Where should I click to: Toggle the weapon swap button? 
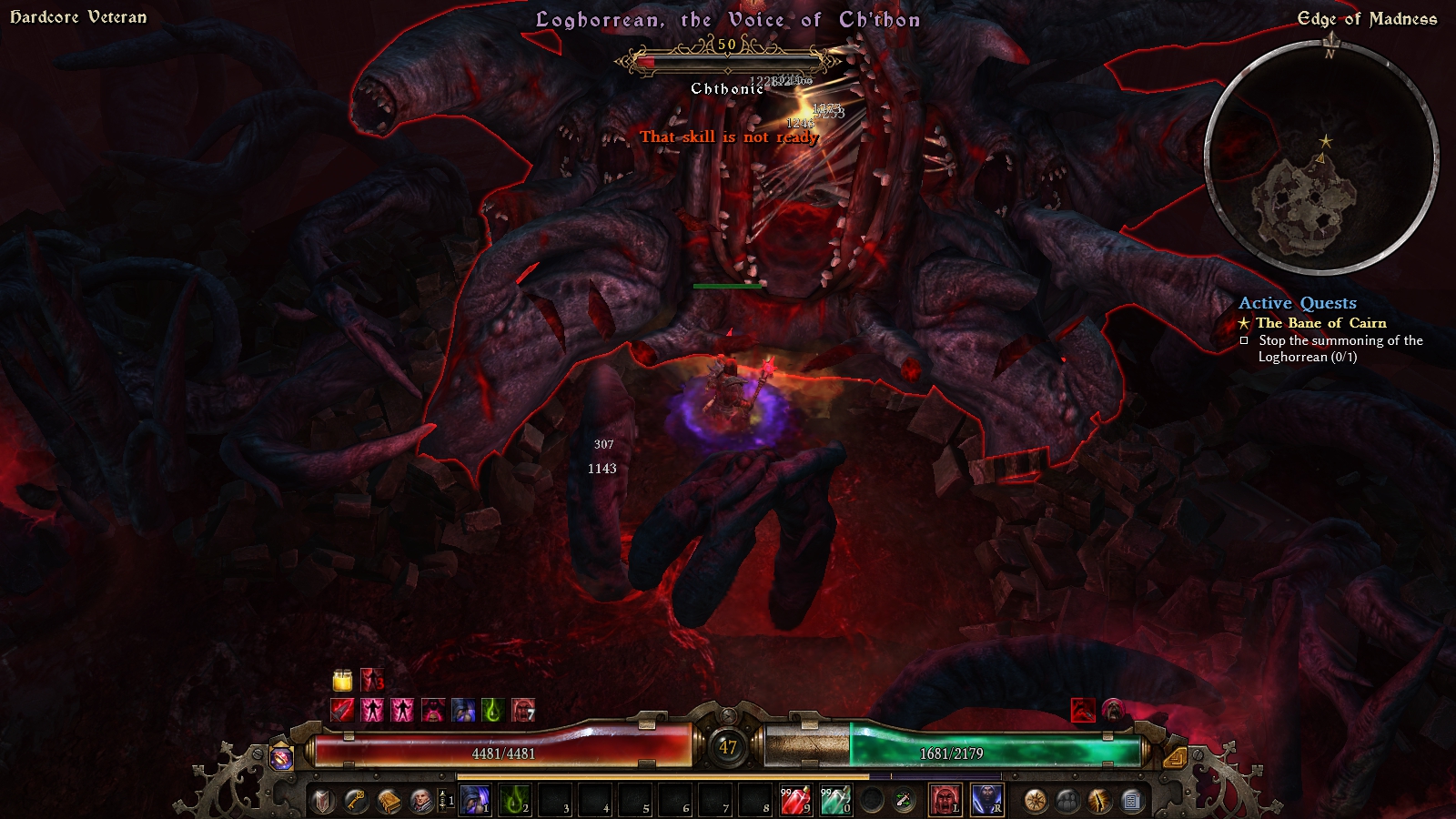[904, 801]
